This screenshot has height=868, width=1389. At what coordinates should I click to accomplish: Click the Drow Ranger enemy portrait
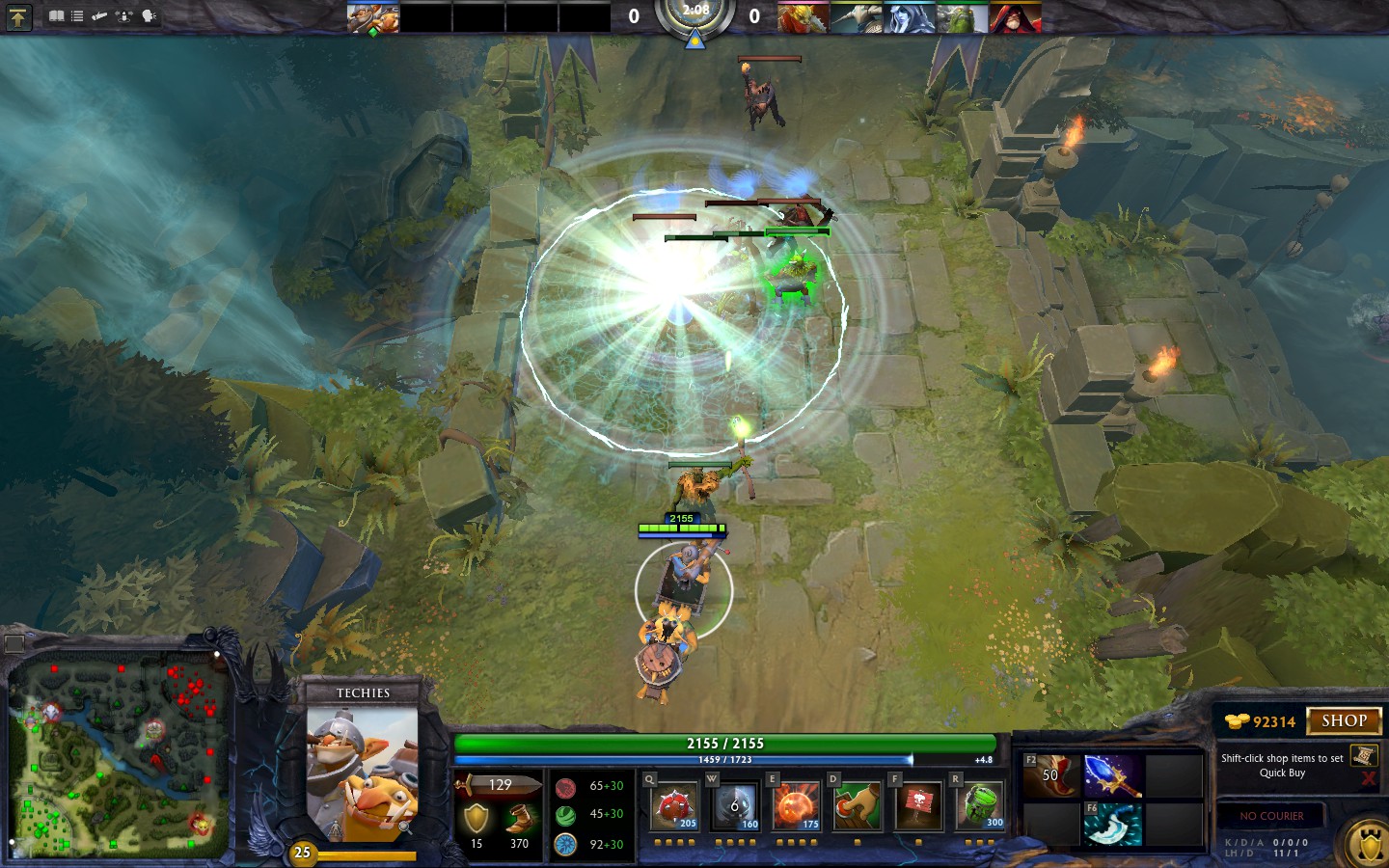909,17
